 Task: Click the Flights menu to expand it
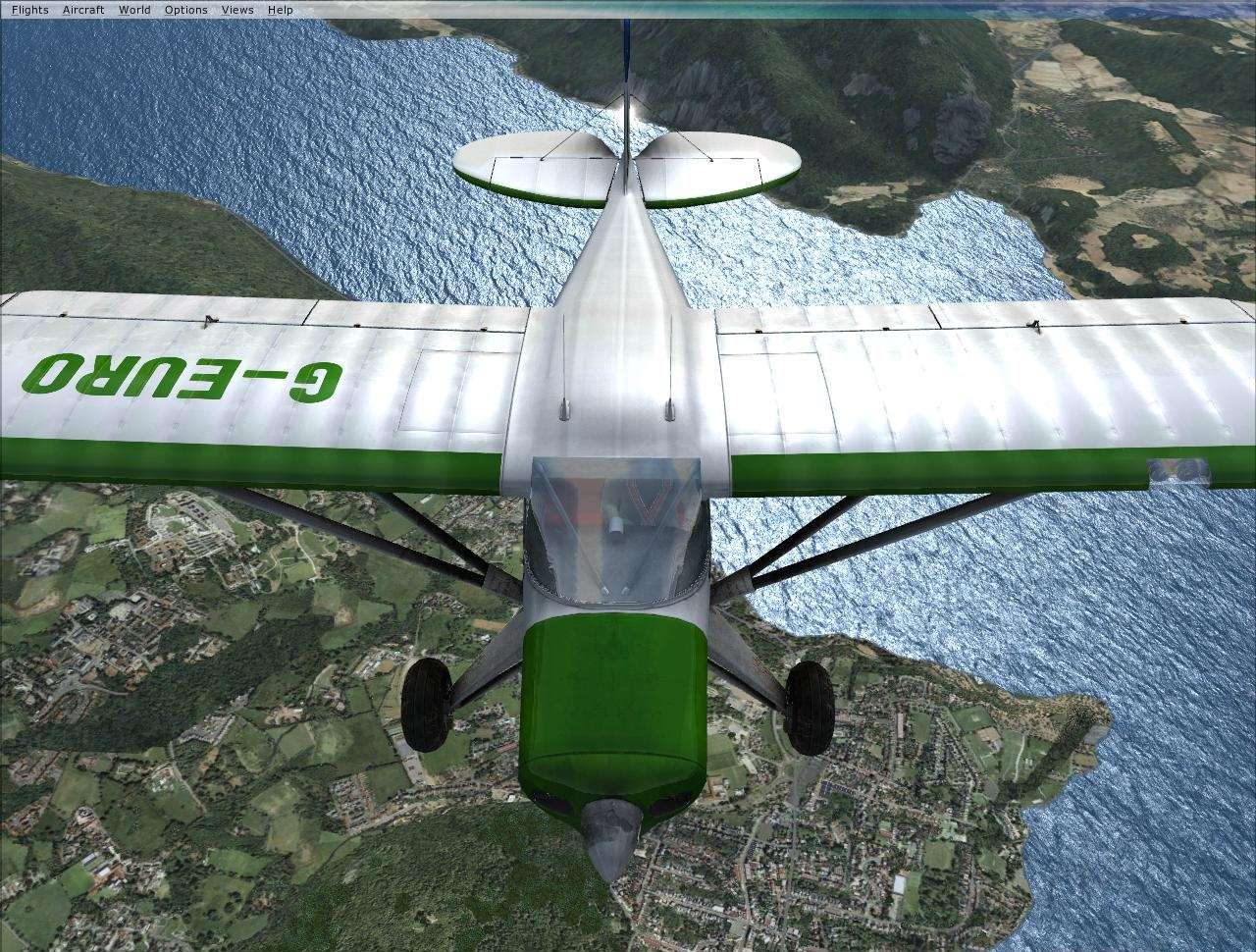pos(29,9)
